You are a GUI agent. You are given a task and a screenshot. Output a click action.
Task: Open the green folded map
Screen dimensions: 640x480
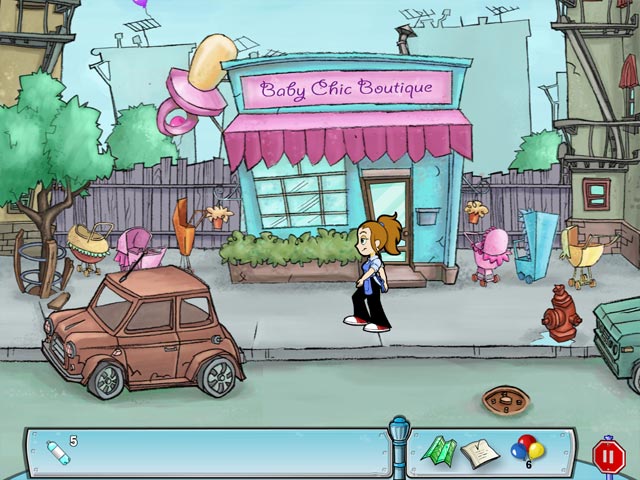pyautogui.click(x=439, y=452)
